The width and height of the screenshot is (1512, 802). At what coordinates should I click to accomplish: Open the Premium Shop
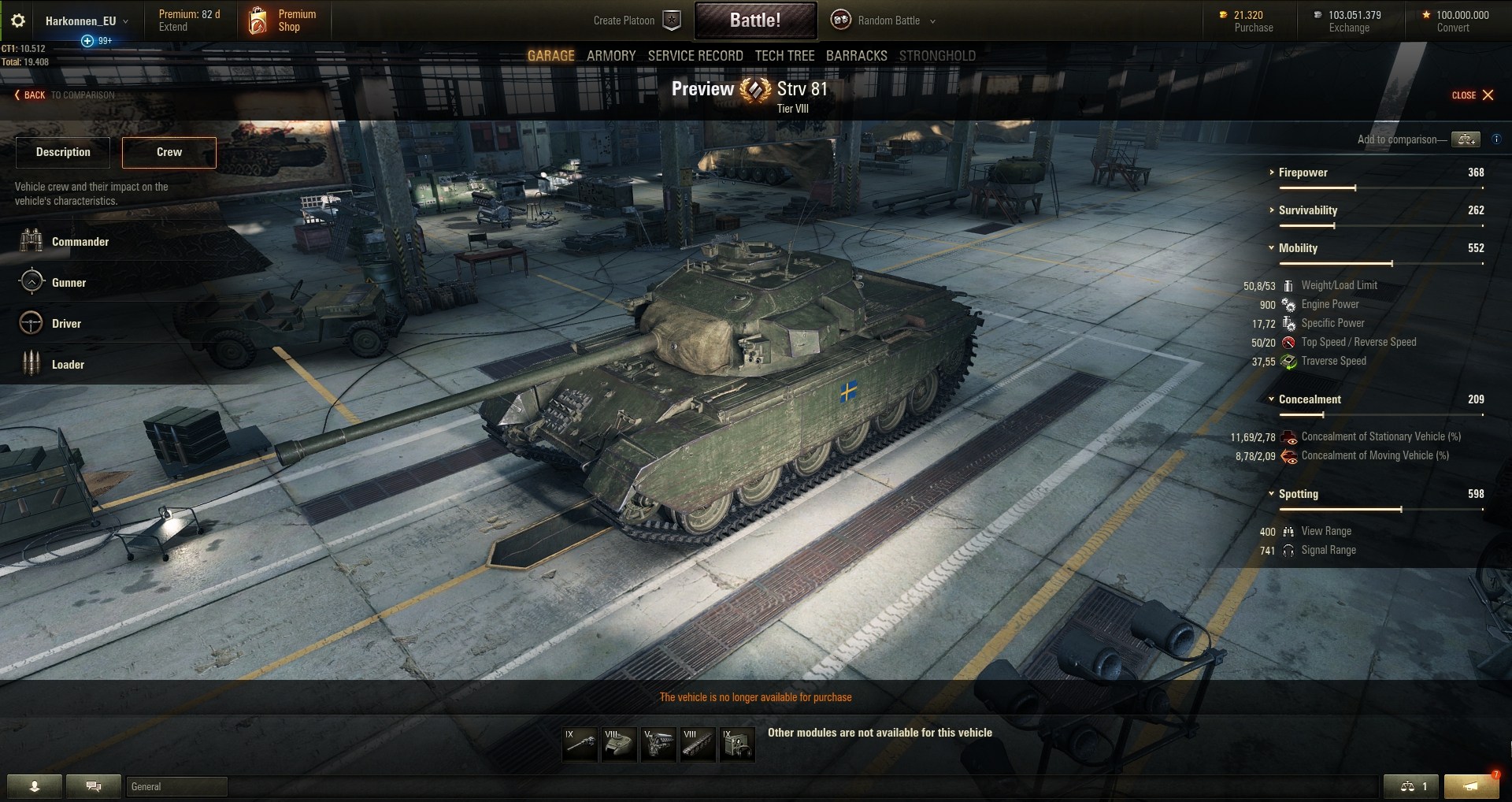click(x=284, y=20)
